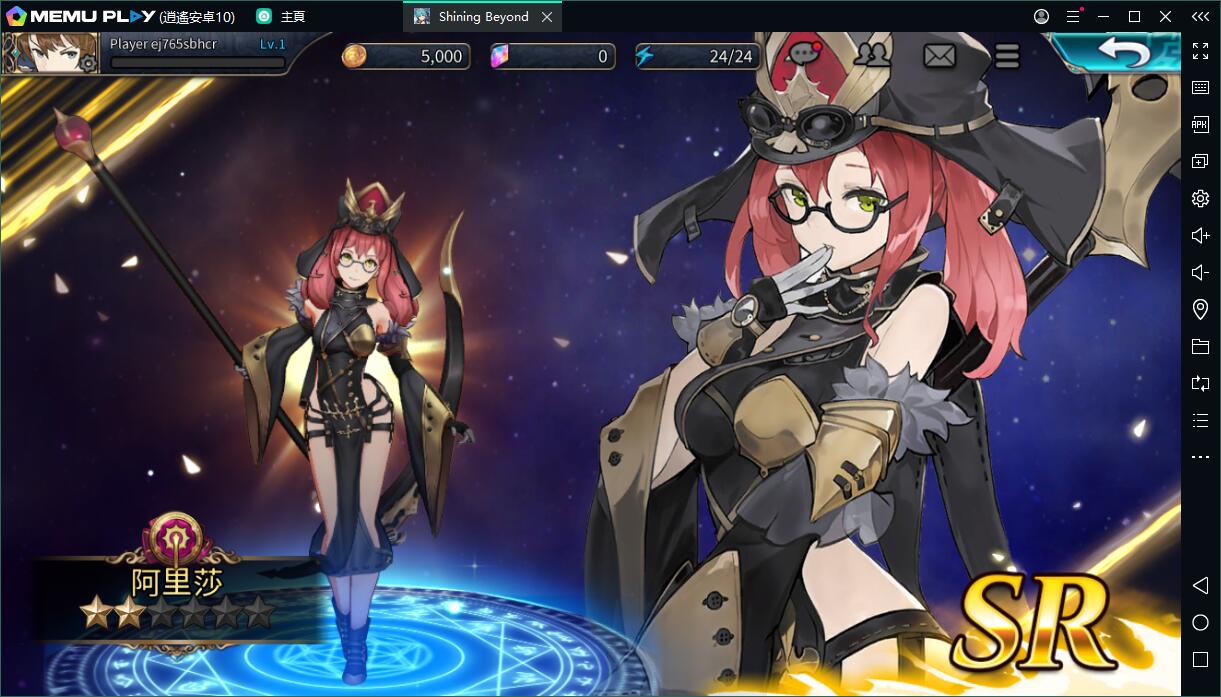Screen dimensions: 1221x697
Task: Switch to the 主頁 home tab
Action: coord(281,17)
